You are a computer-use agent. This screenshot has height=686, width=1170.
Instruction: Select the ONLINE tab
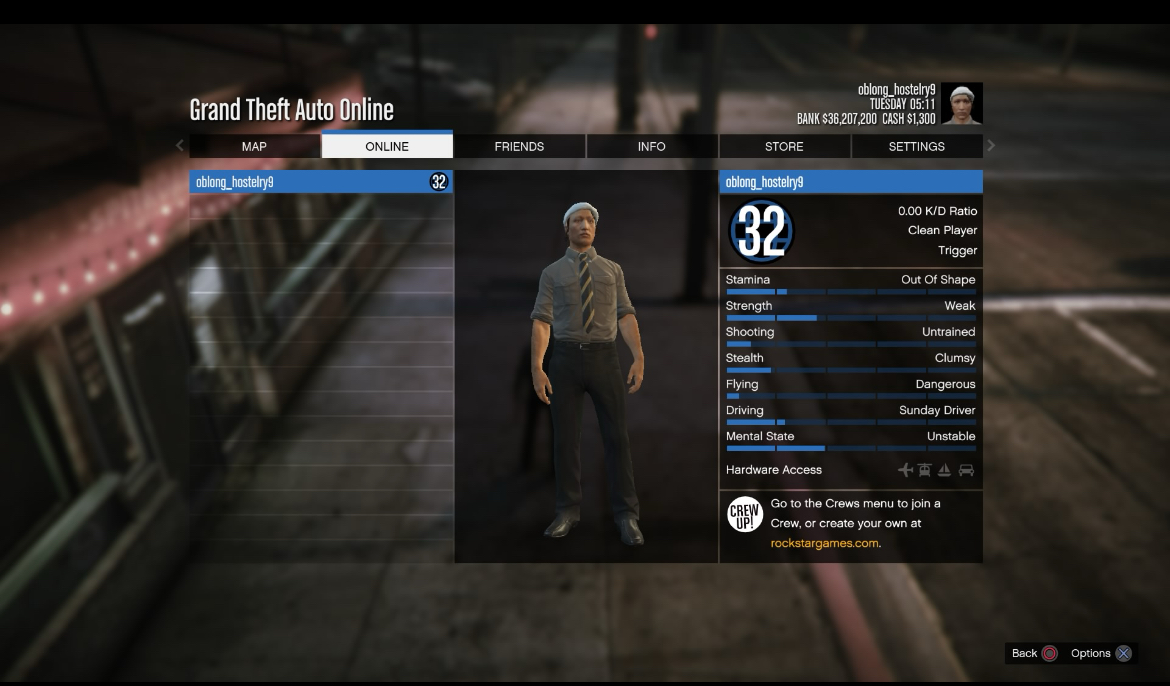tap(387, 147)
